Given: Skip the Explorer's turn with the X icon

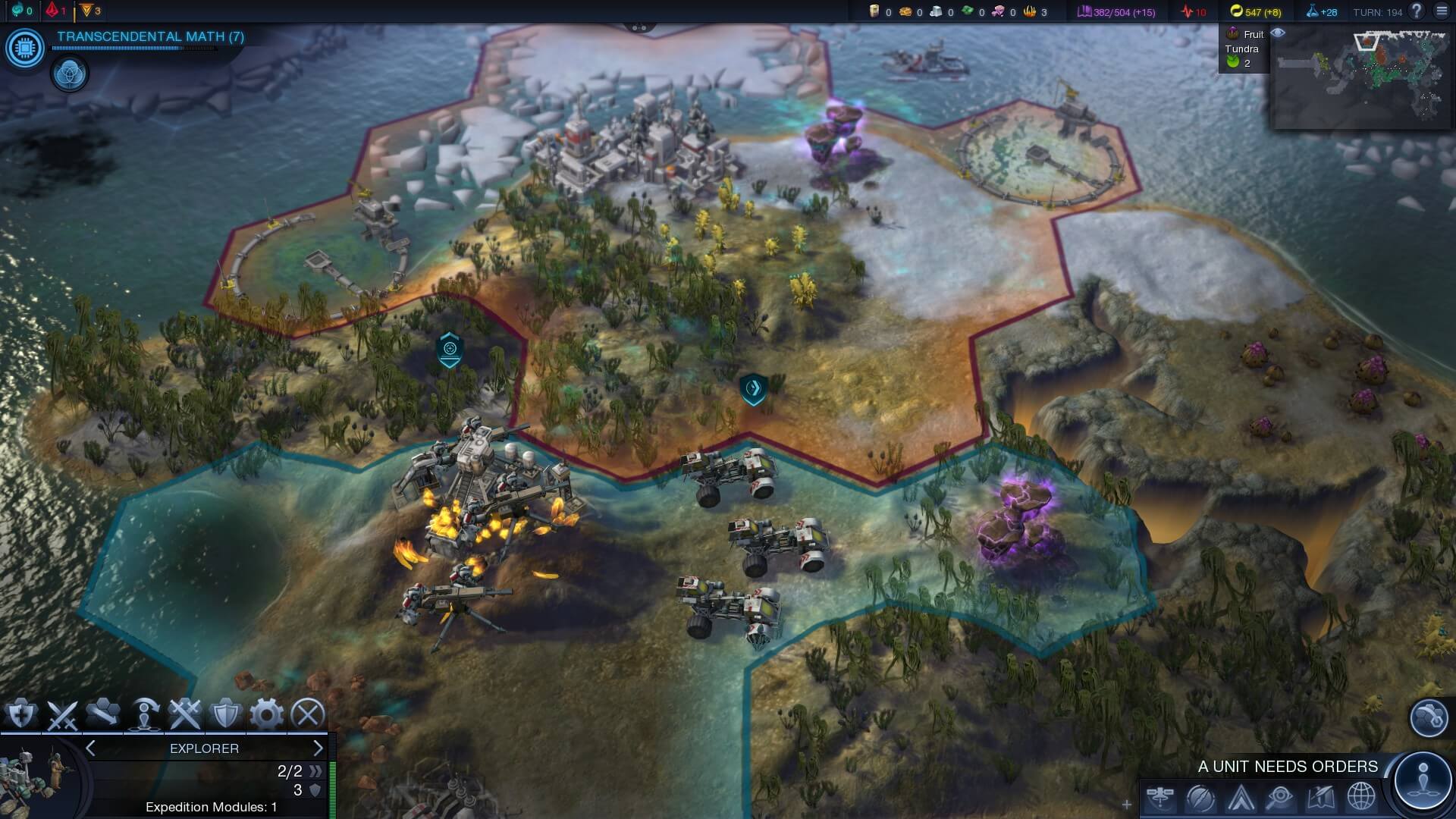Looking at the screenshot, I should [306, 714].
